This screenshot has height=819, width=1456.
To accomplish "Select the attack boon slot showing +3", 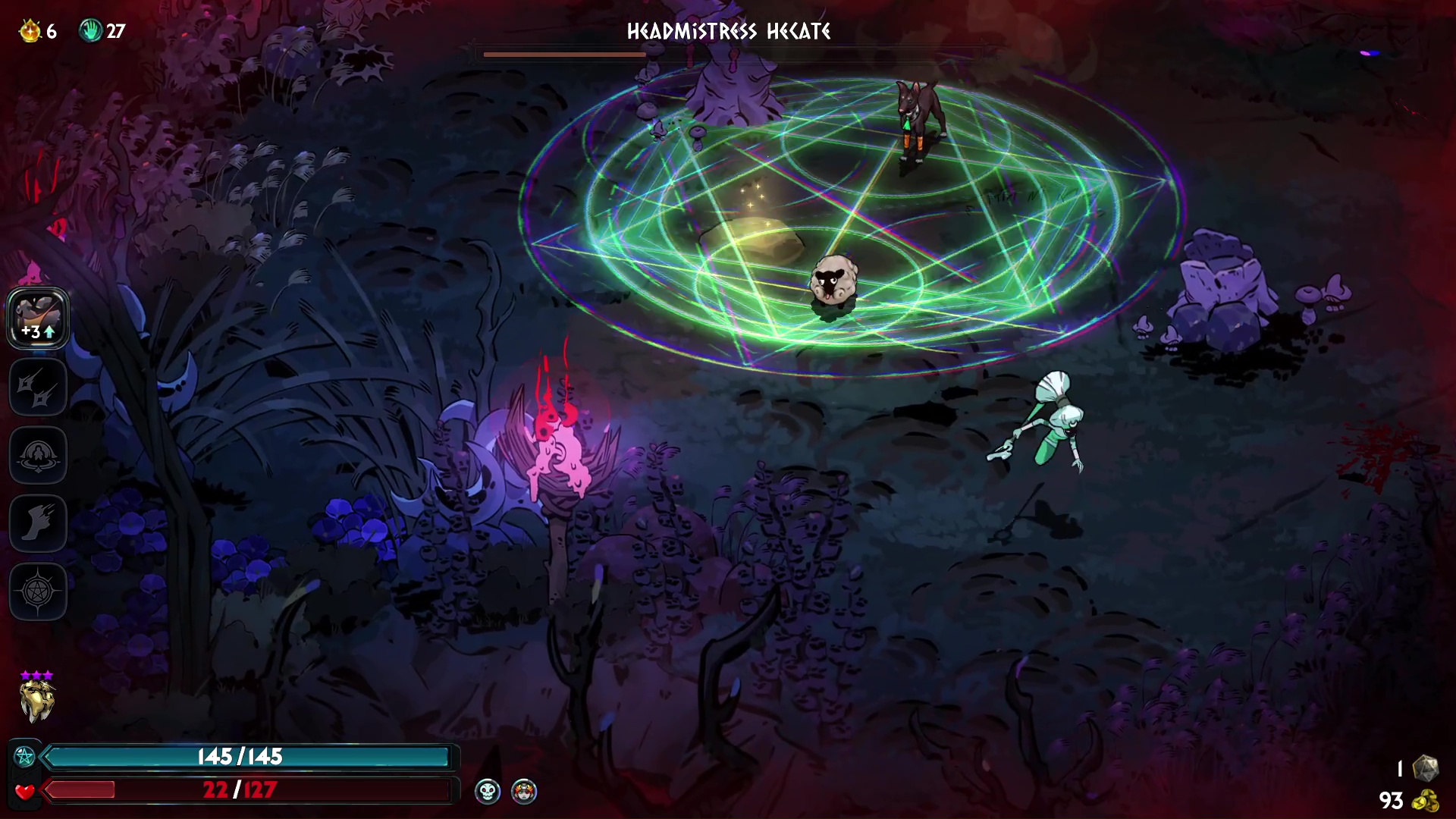I will [x=38, y=318].
